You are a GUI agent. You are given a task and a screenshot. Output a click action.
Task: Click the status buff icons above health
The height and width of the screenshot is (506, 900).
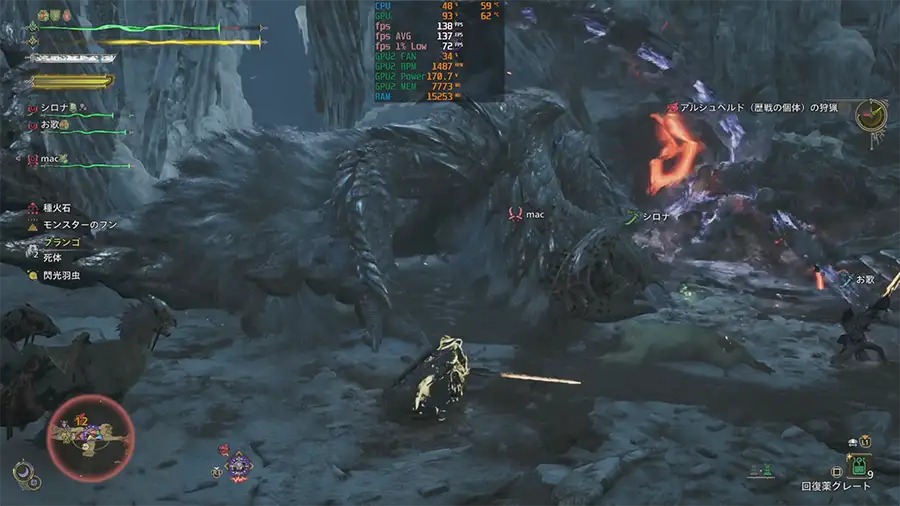pos(55,16)
